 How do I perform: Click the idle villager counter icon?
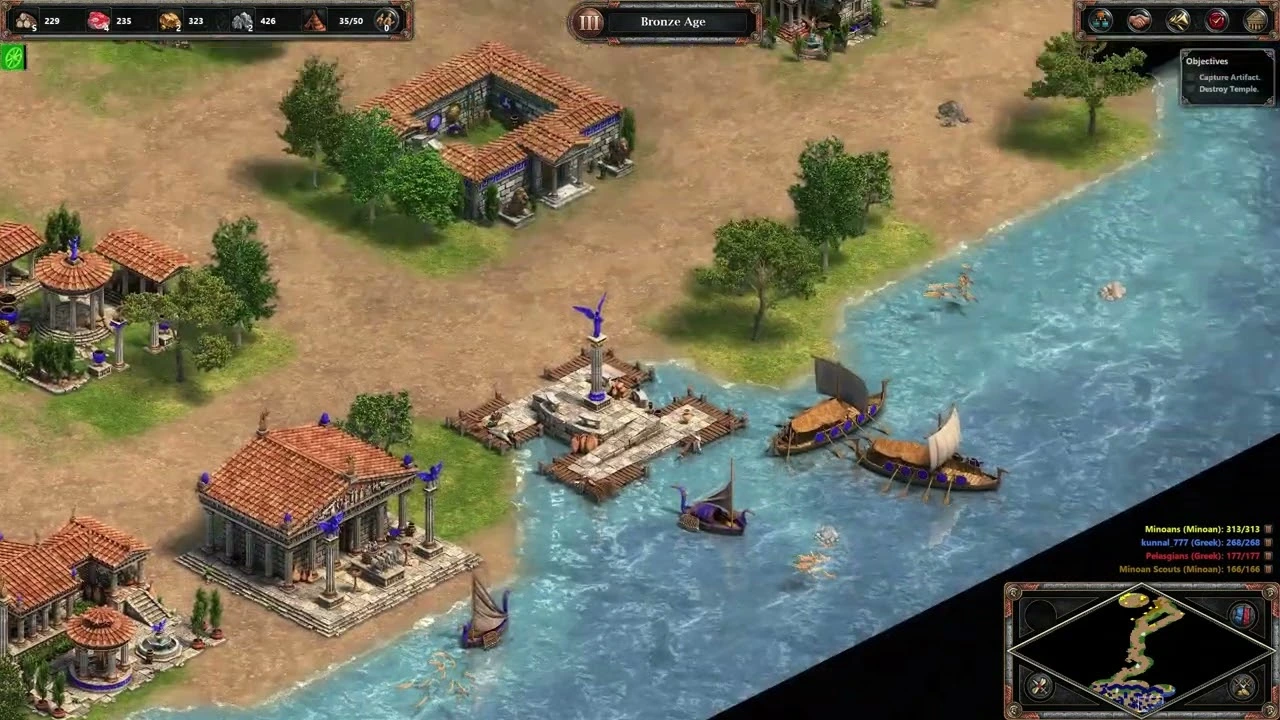(x=385, y=19)
